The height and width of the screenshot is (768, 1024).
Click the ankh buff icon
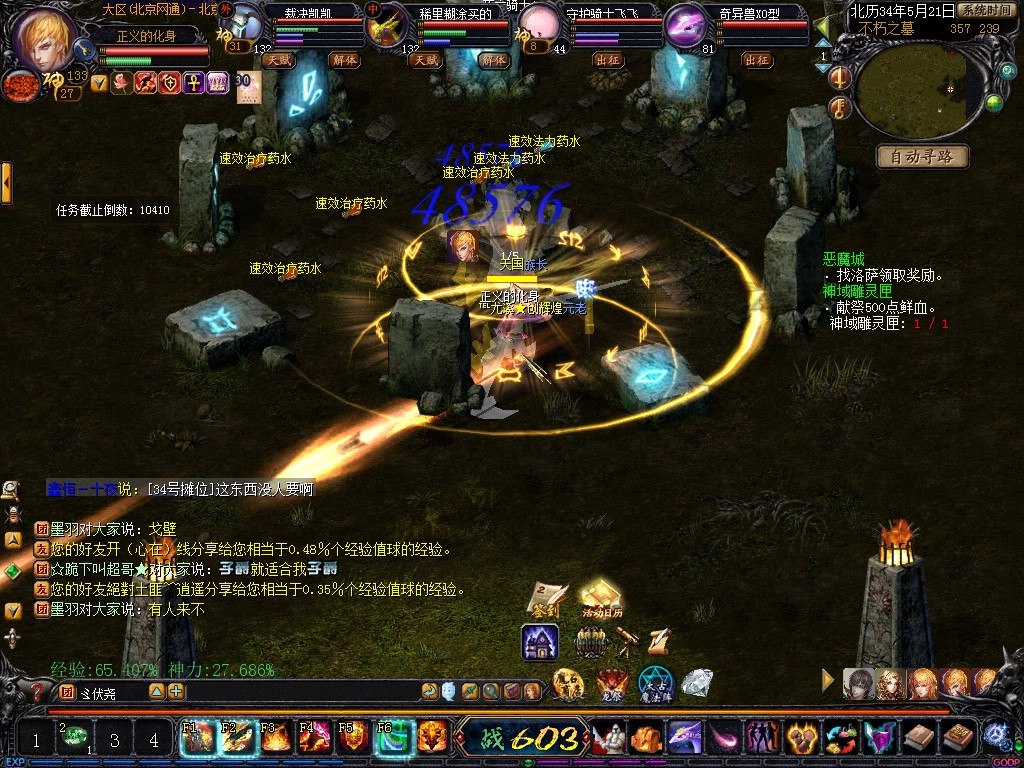pos(194,83)
